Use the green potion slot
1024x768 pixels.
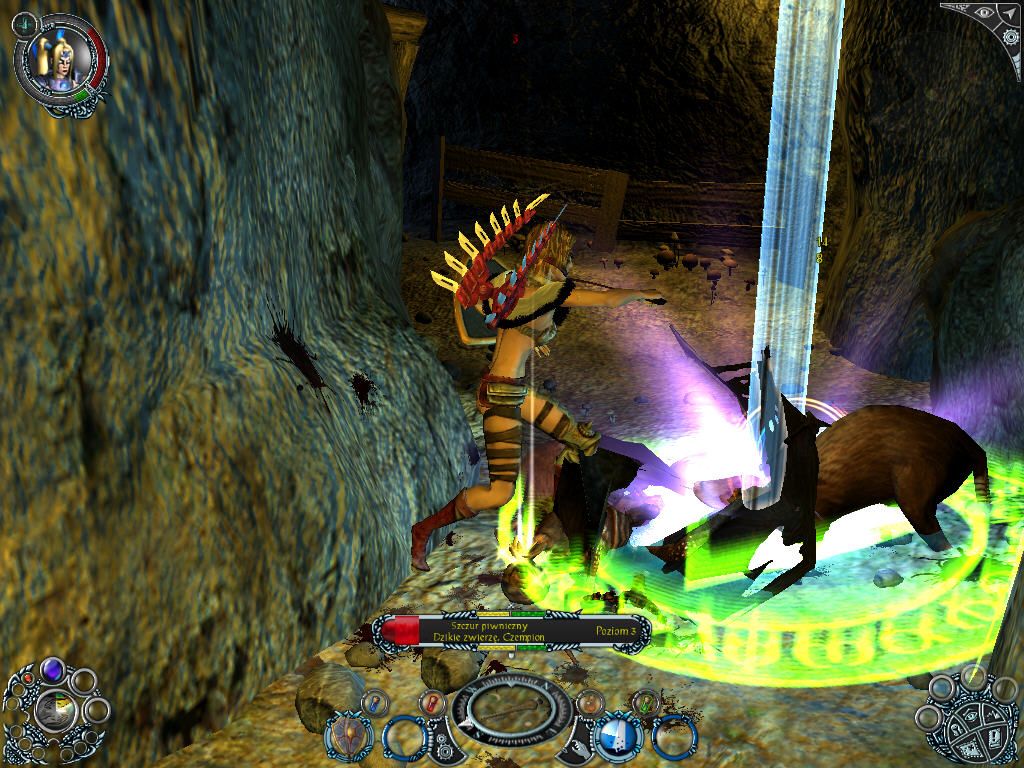pyautogui.click(x=645, y=702)
